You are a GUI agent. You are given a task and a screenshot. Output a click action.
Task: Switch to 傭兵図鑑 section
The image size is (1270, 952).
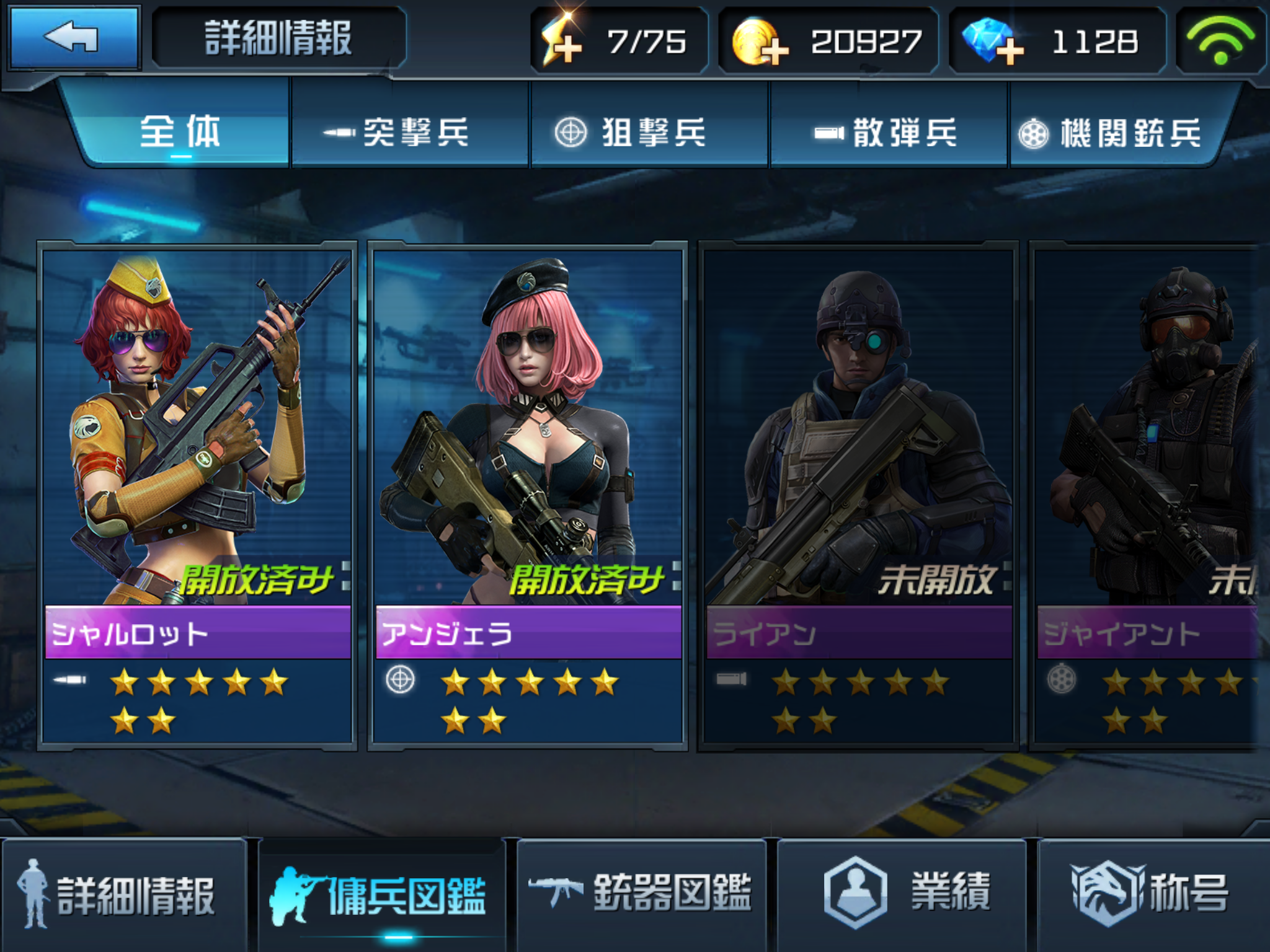381,896
